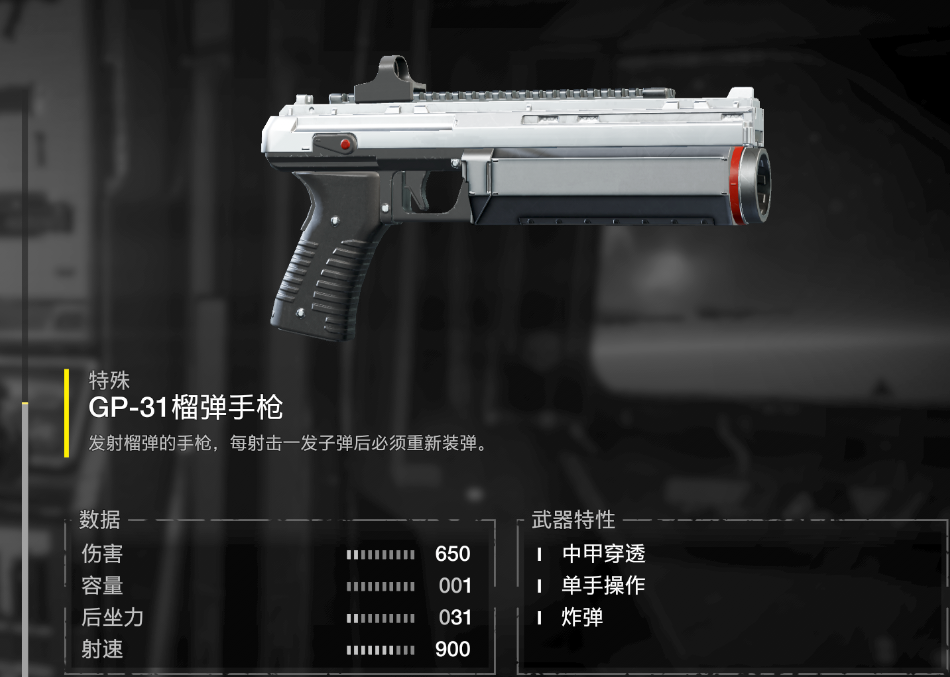
Task: Select the 单手操作 weapon trait
Action: (x=603, y=586)
